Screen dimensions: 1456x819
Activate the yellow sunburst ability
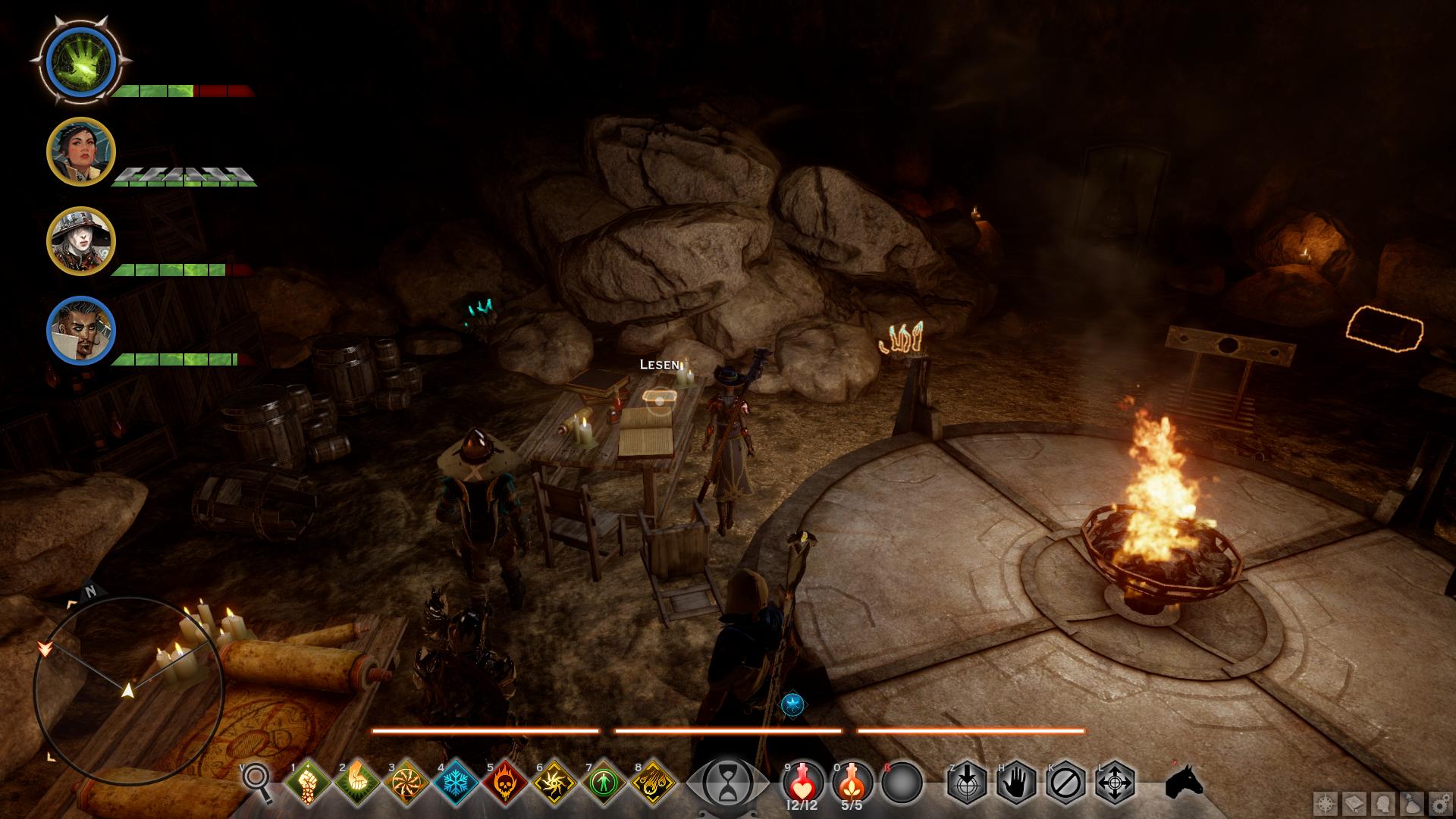point(554,782)
